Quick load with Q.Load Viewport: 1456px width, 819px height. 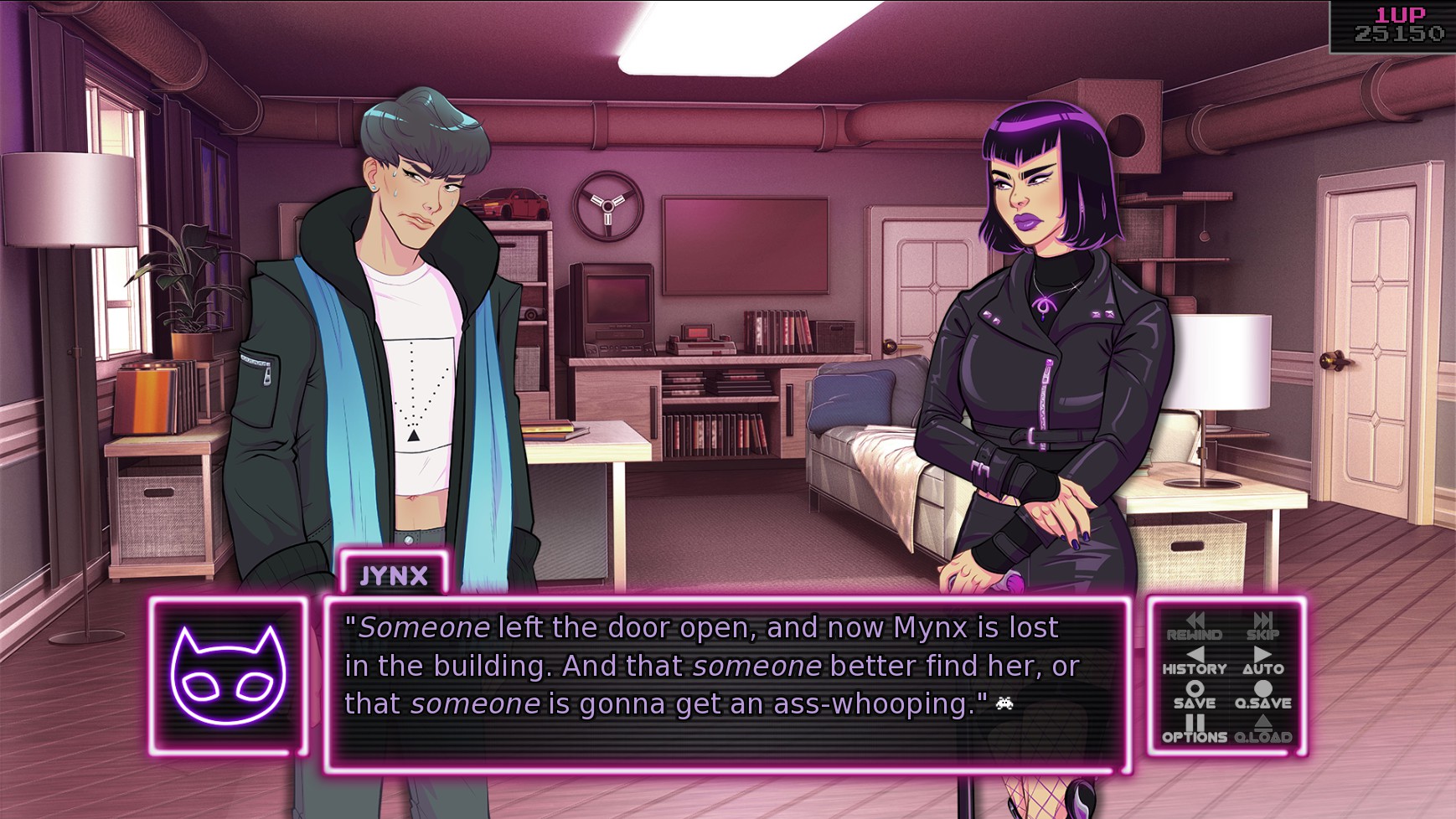click(1262, 729)
